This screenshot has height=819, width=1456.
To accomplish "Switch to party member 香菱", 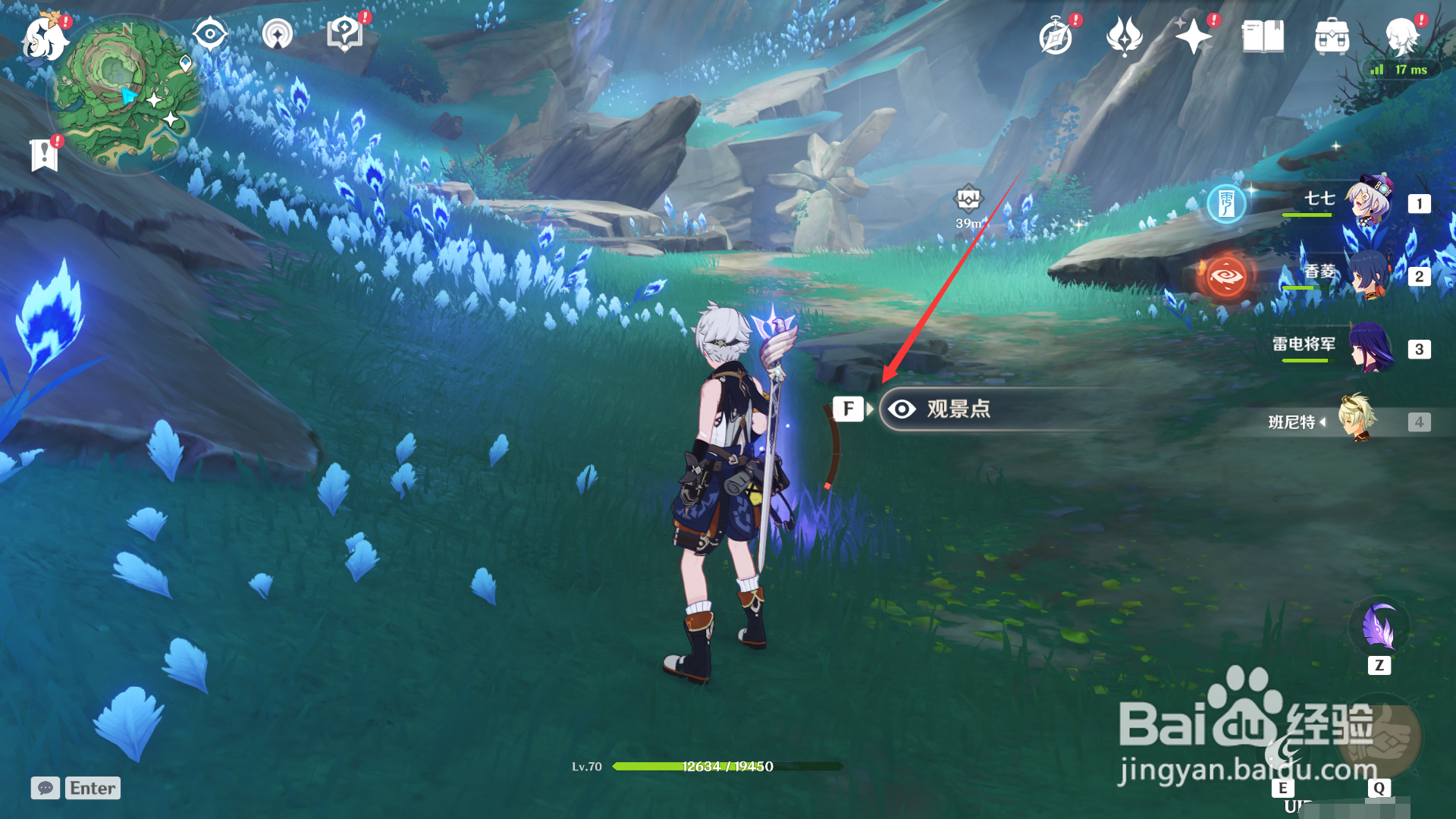I will 1369,275.
